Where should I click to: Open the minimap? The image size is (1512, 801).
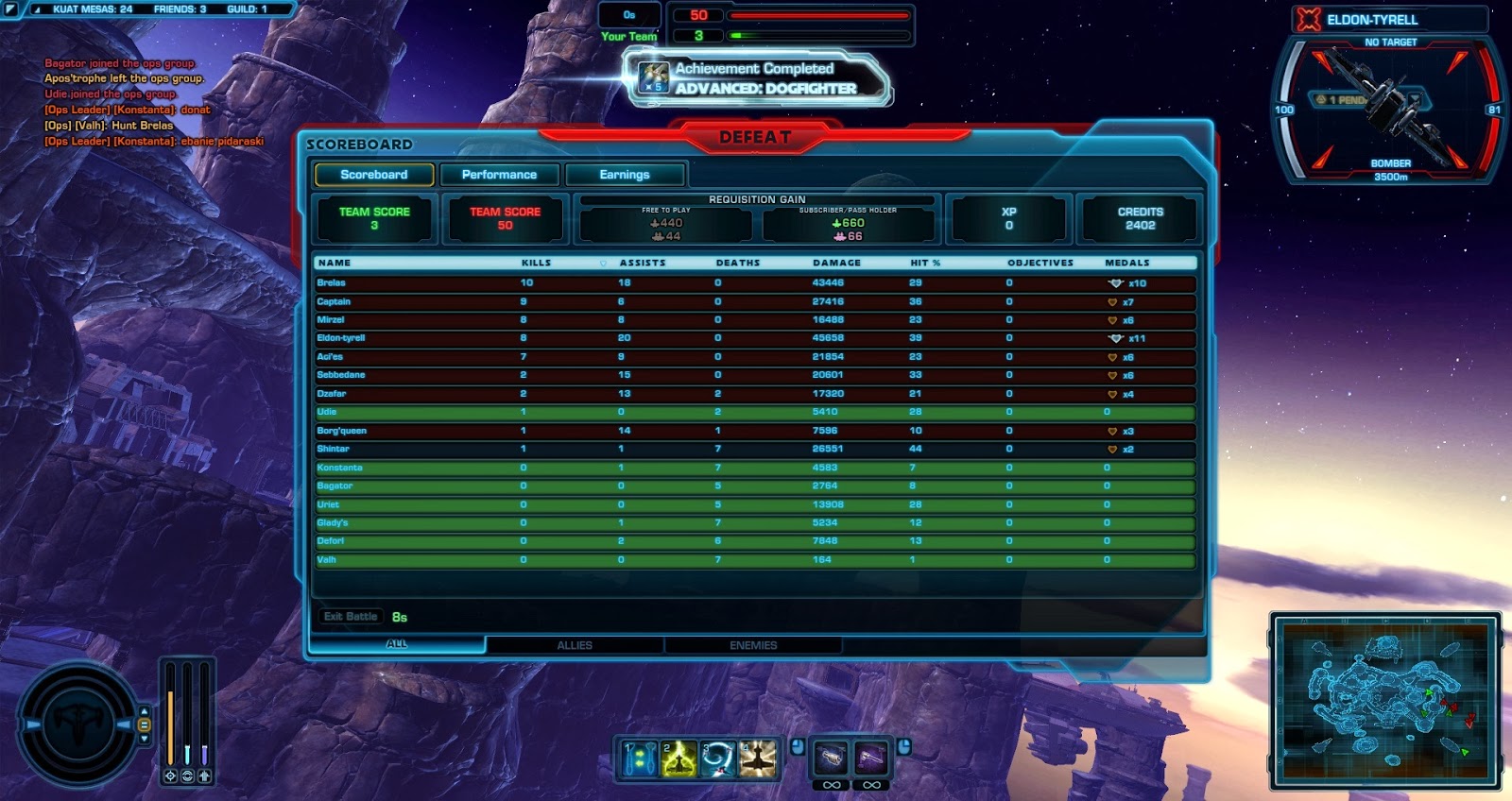pyautogui.click(x=1385, y=701)
